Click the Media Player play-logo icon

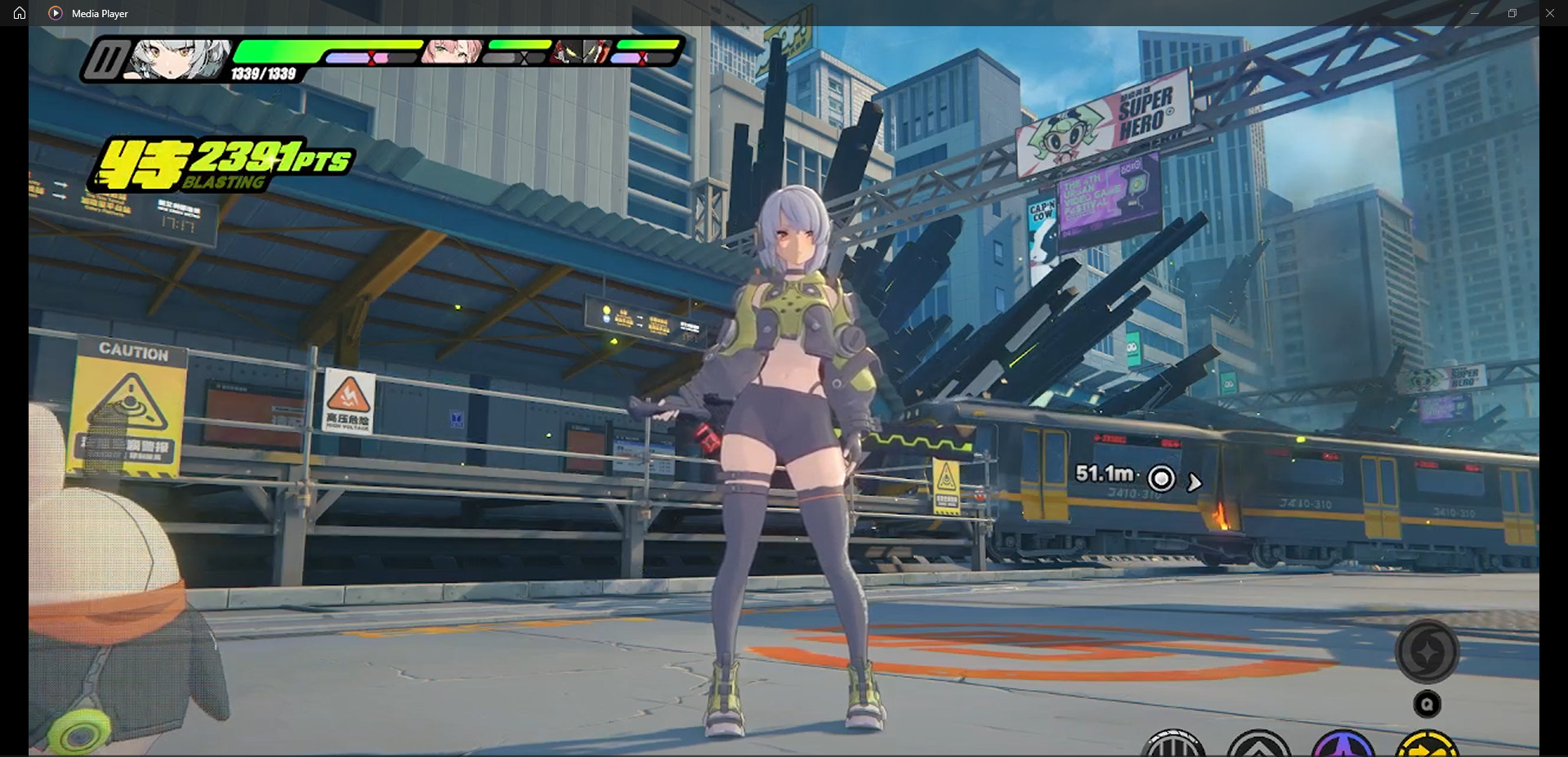(56, 13)
